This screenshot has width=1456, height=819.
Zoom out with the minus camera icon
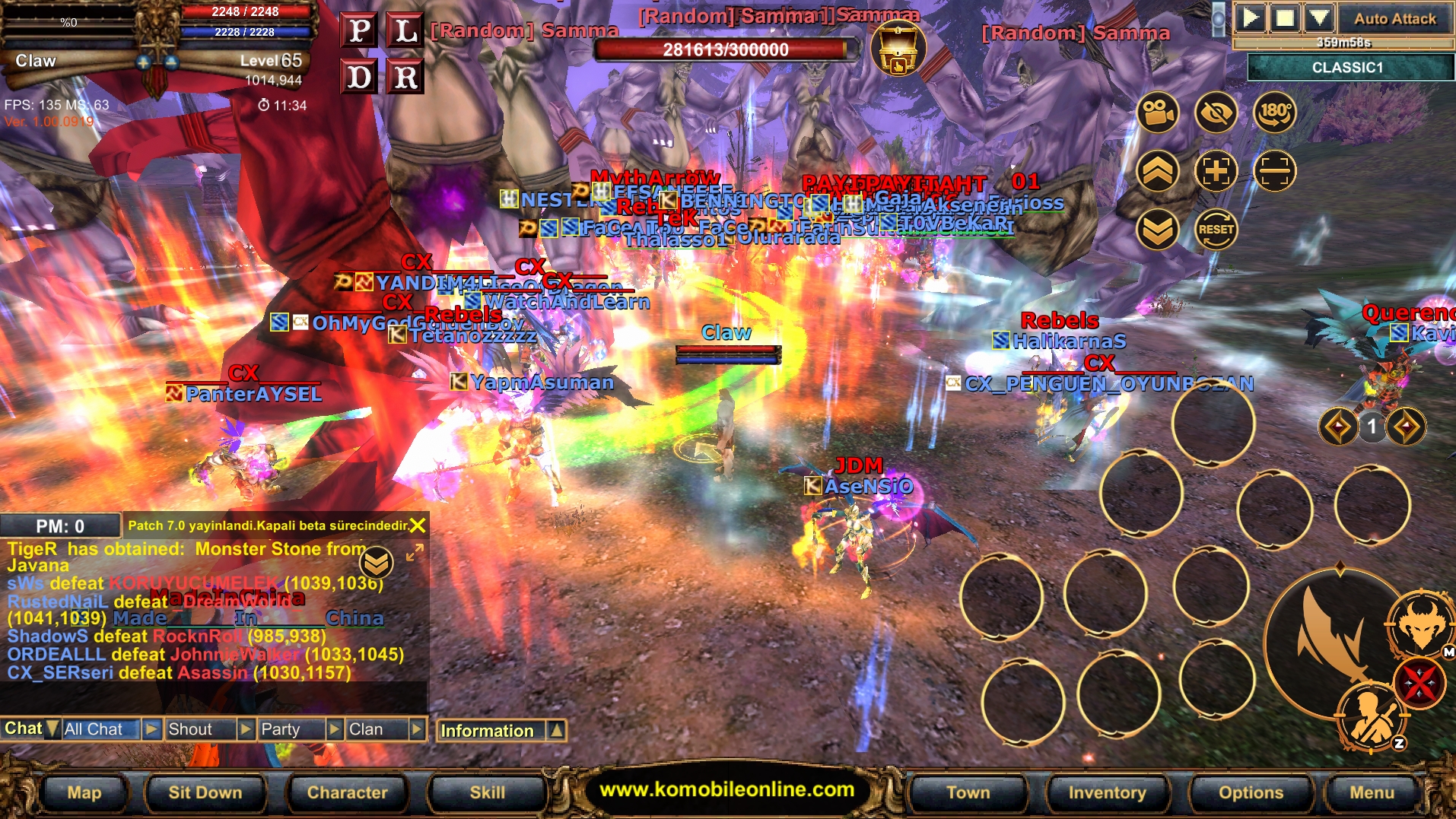pos(1274,171)
